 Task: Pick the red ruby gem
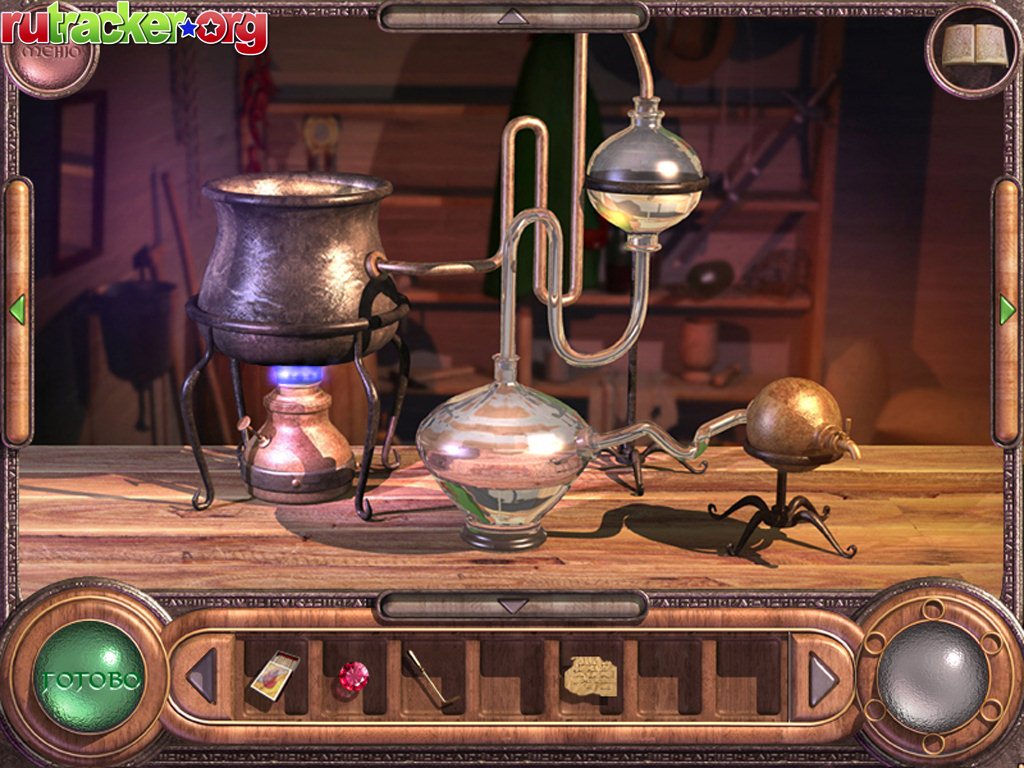[x=352, y=676]
